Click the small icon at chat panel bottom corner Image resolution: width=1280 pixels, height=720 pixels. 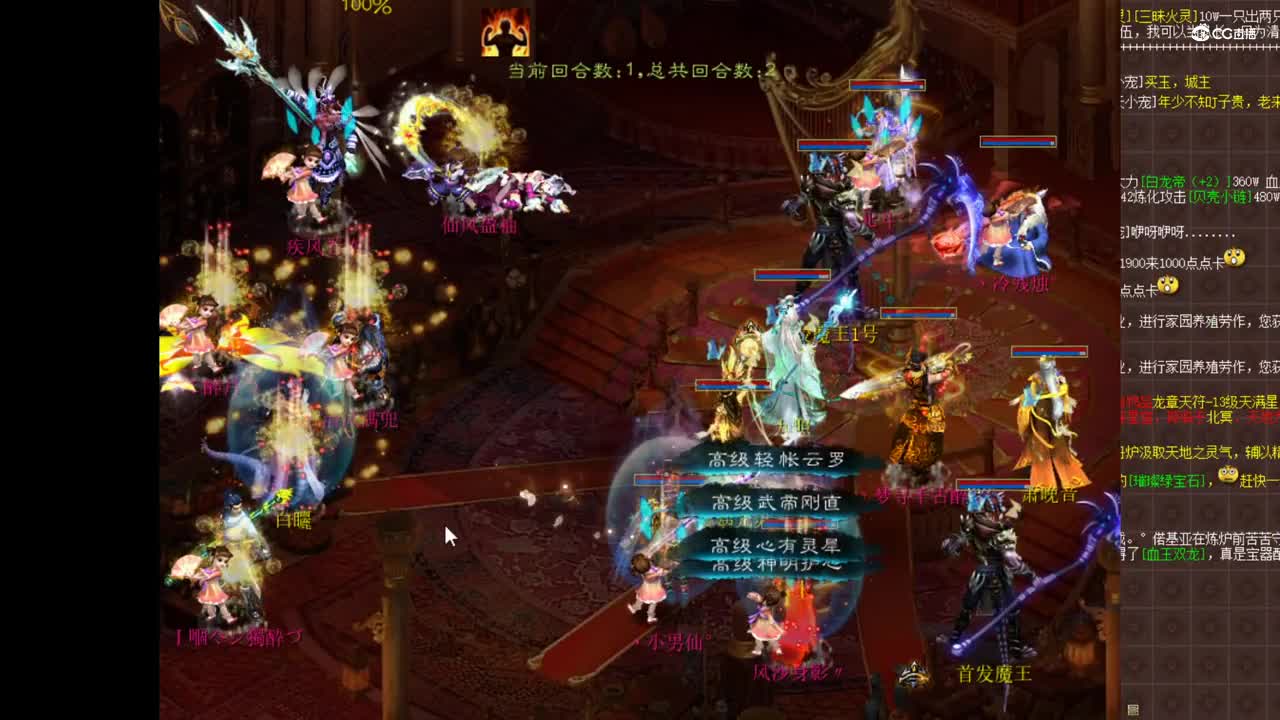[1133, 711]
